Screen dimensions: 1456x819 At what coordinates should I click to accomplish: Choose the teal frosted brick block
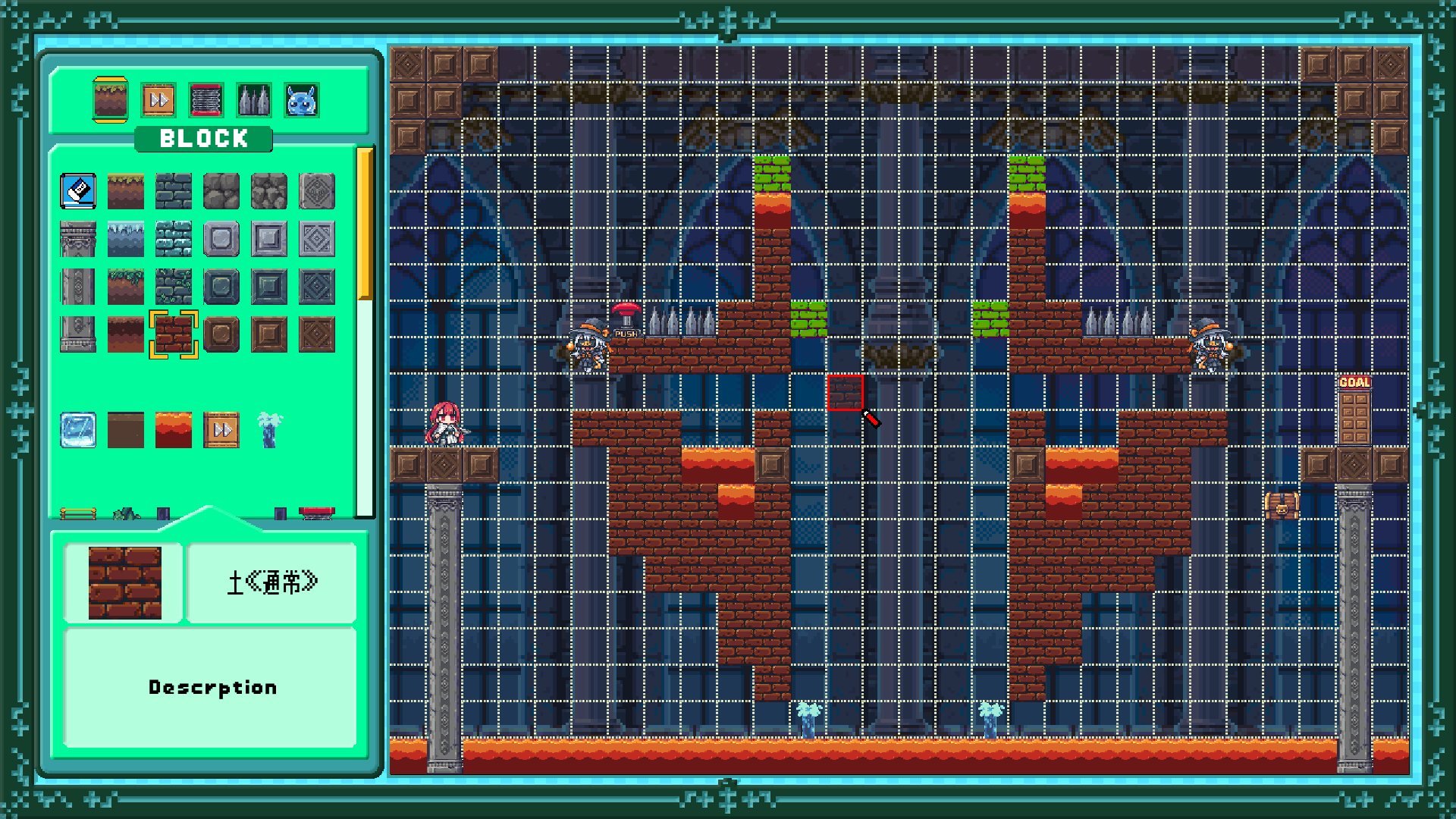point(174,239)
